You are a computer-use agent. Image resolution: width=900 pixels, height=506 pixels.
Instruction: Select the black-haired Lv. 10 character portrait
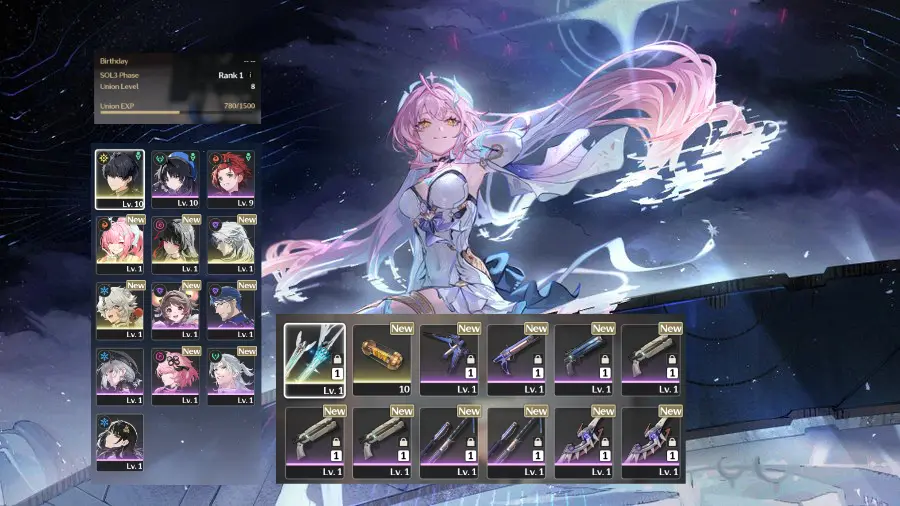120,179
